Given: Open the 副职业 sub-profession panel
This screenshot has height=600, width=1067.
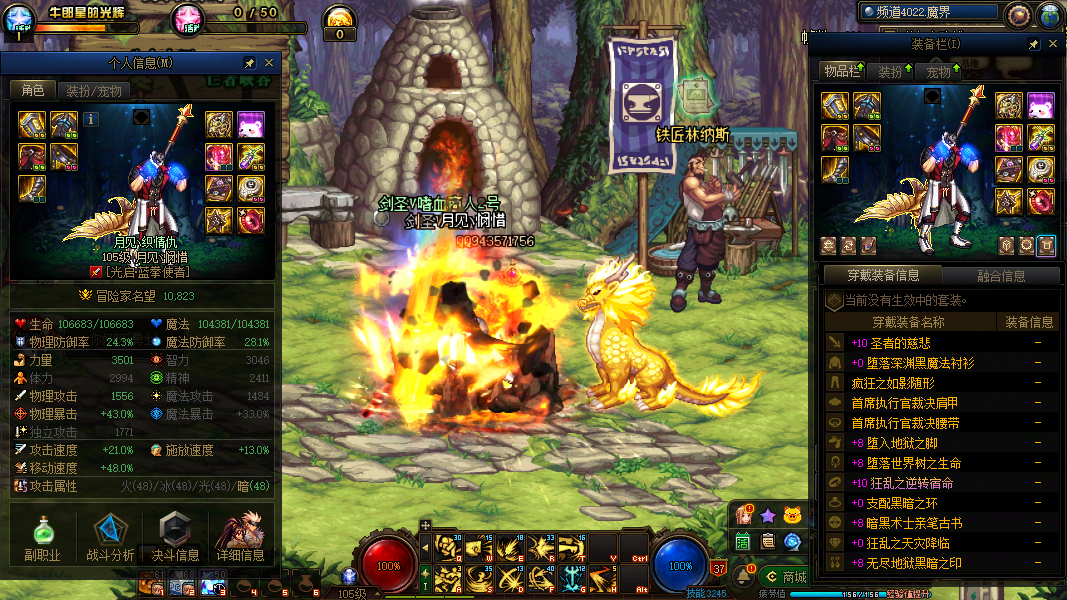Looking at the screenshot, I should point(42,538).
